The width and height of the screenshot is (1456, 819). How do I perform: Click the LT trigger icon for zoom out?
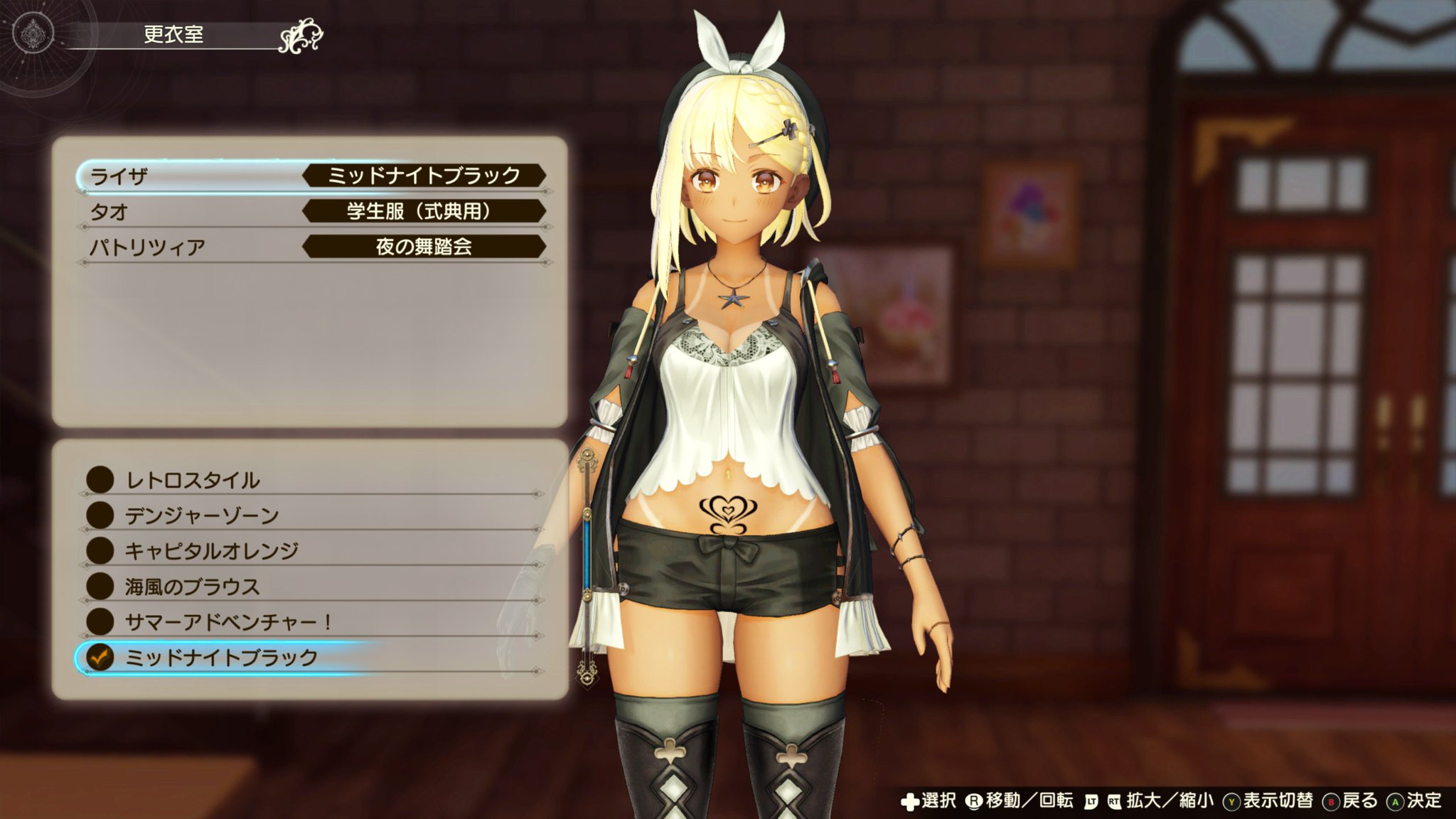[1090, 802]
